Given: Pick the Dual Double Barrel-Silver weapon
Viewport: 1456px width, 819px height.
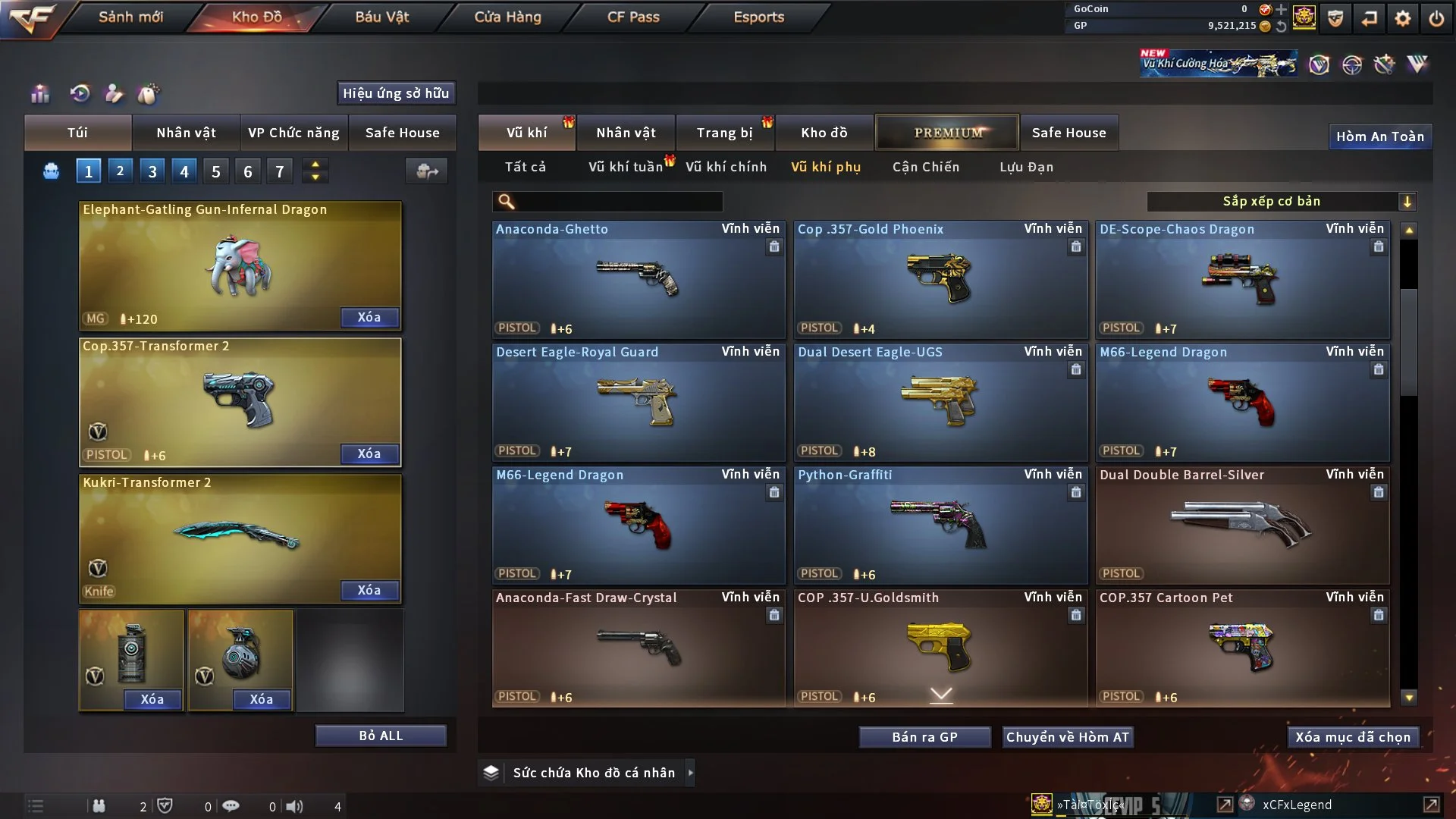Looking at the screenshot, I should click(x=1241, y=525).
